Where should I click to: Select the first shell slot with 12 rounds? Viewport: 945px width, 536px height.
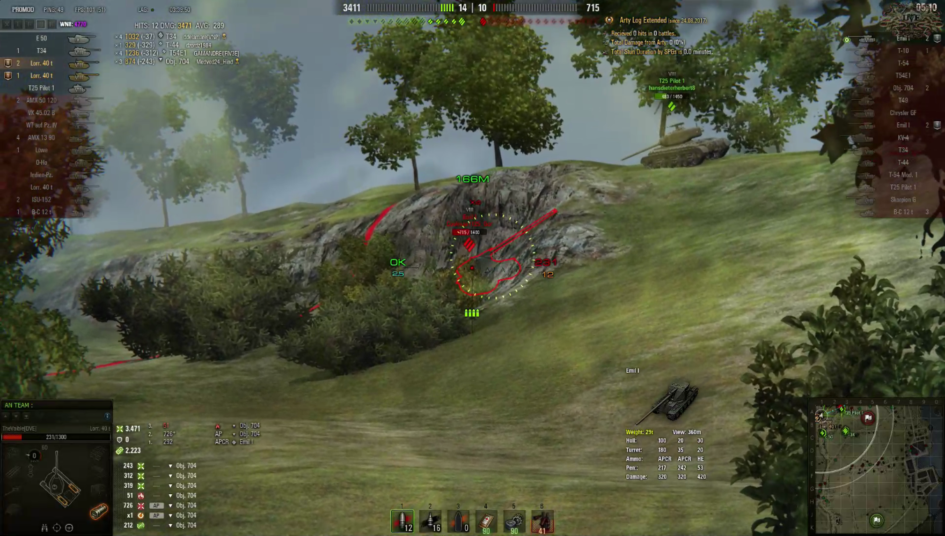(403, 521)
